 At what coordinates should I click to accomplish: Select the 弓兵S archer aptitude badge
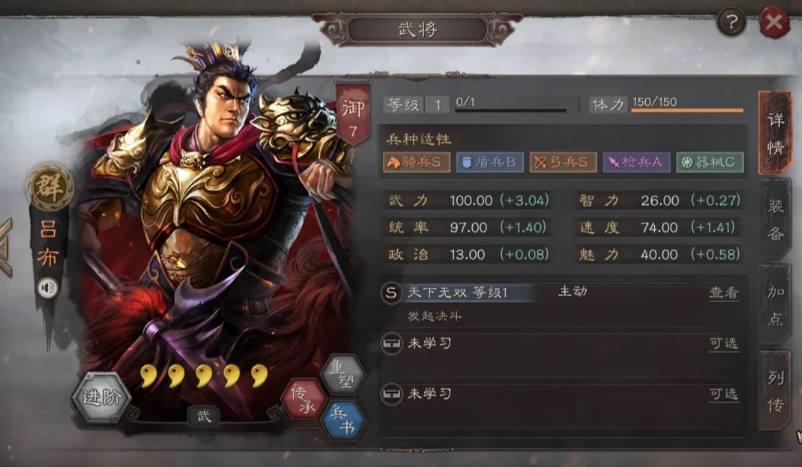point(563,162)
